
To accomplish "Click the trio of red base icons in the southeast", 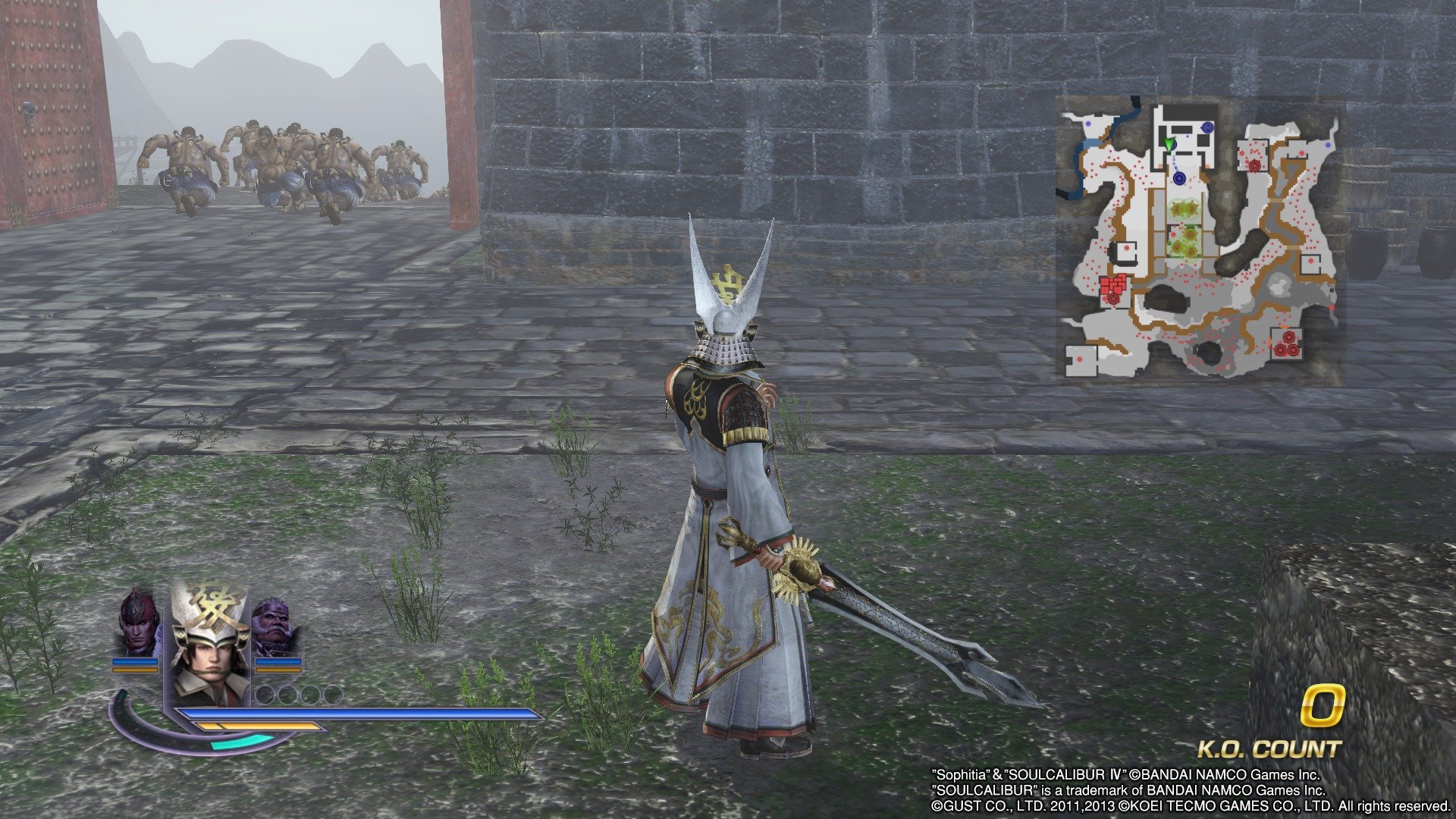I will click(x=1287, y=344).
